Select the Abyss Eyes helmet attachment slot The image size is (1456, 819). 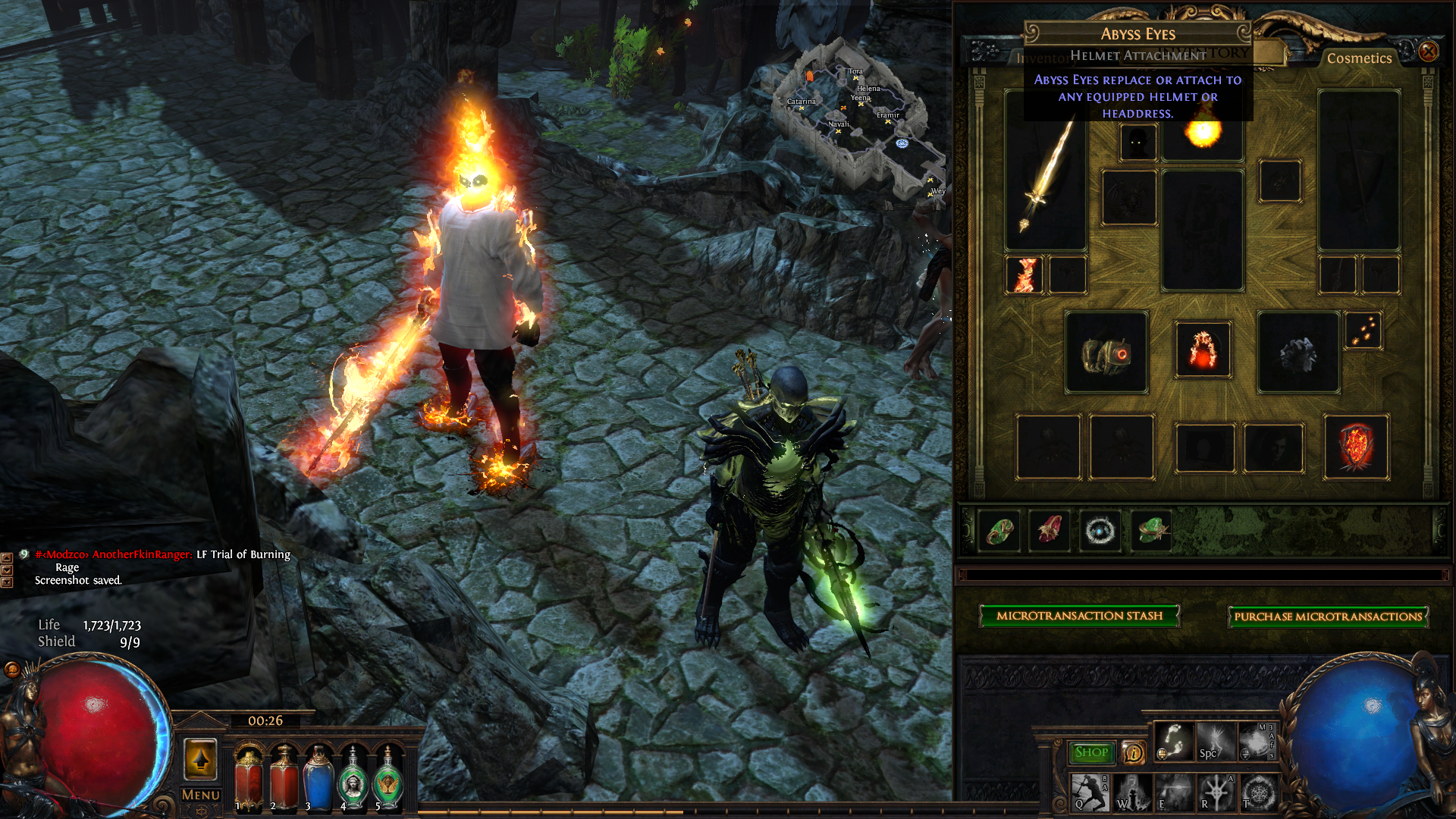tap(1138, 142)
